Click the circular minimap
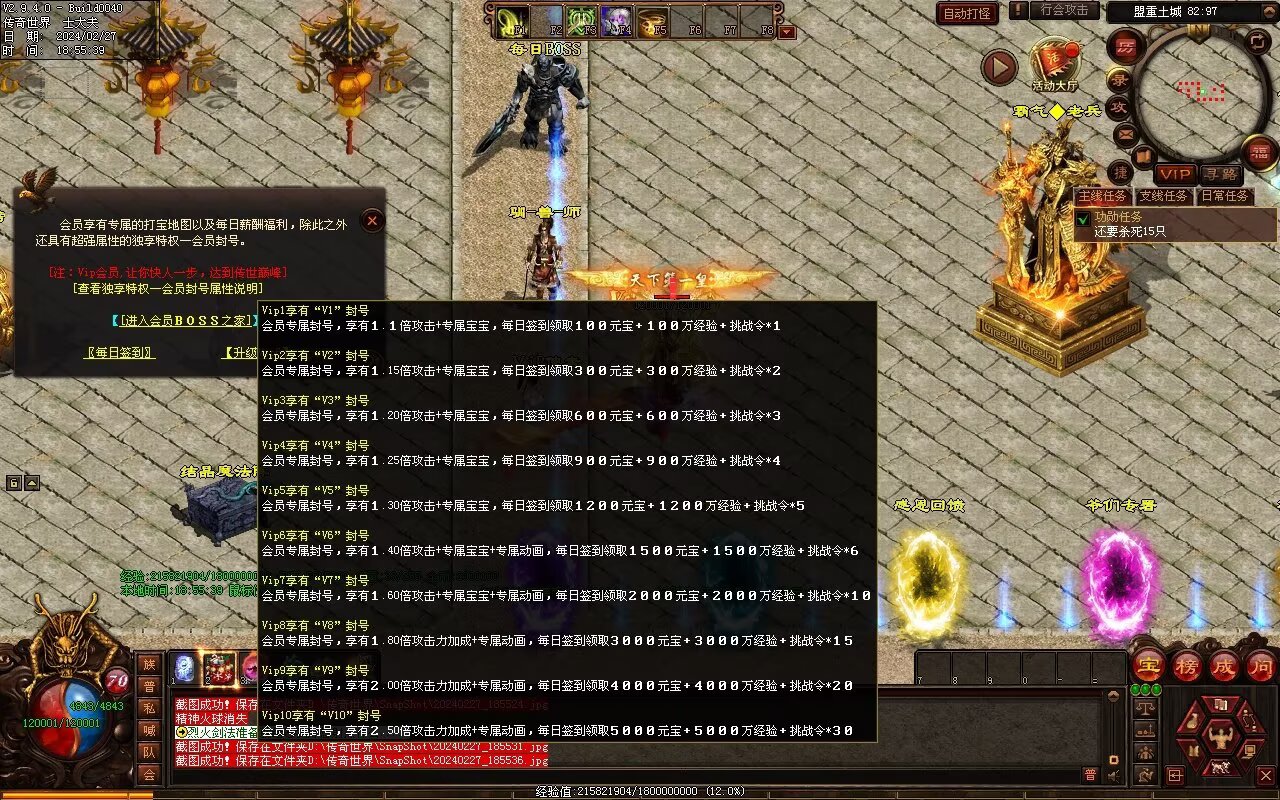The image size is (1280, 800). 1198,88
